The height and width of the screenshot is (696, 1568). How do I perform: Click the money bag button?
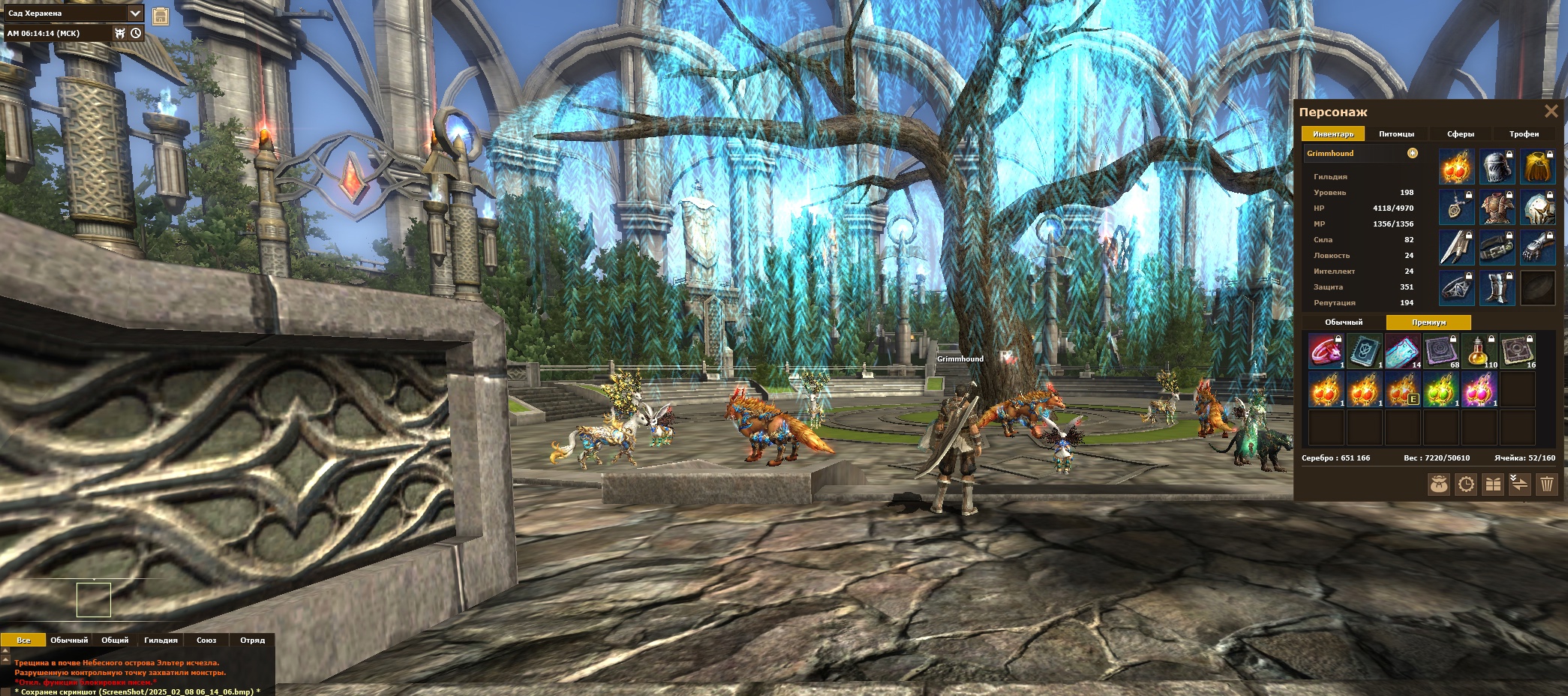1438,484
